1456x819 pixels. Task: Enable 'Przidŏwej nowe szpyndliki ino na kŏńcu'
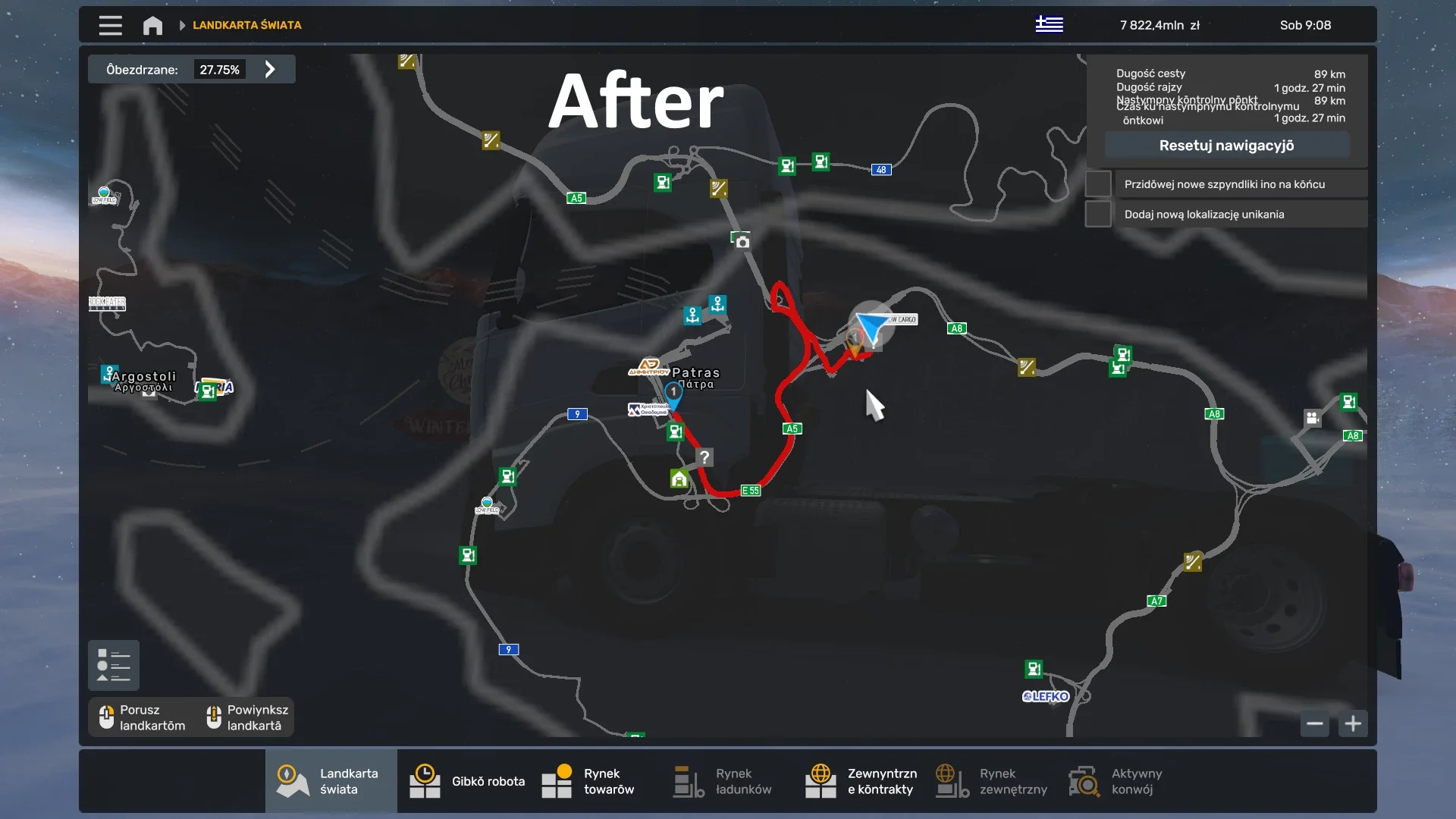(x=1098, y=183)
